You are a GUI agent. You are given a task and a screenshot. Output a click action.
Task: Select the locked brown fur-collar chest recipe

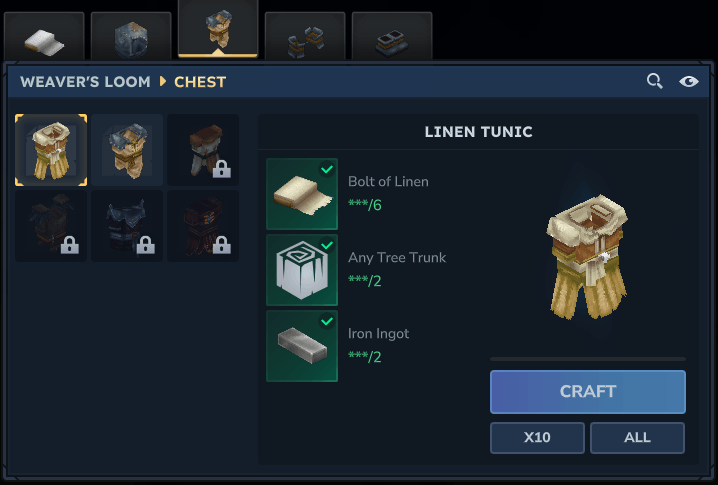pyautogui.click(x=203, y=150)
